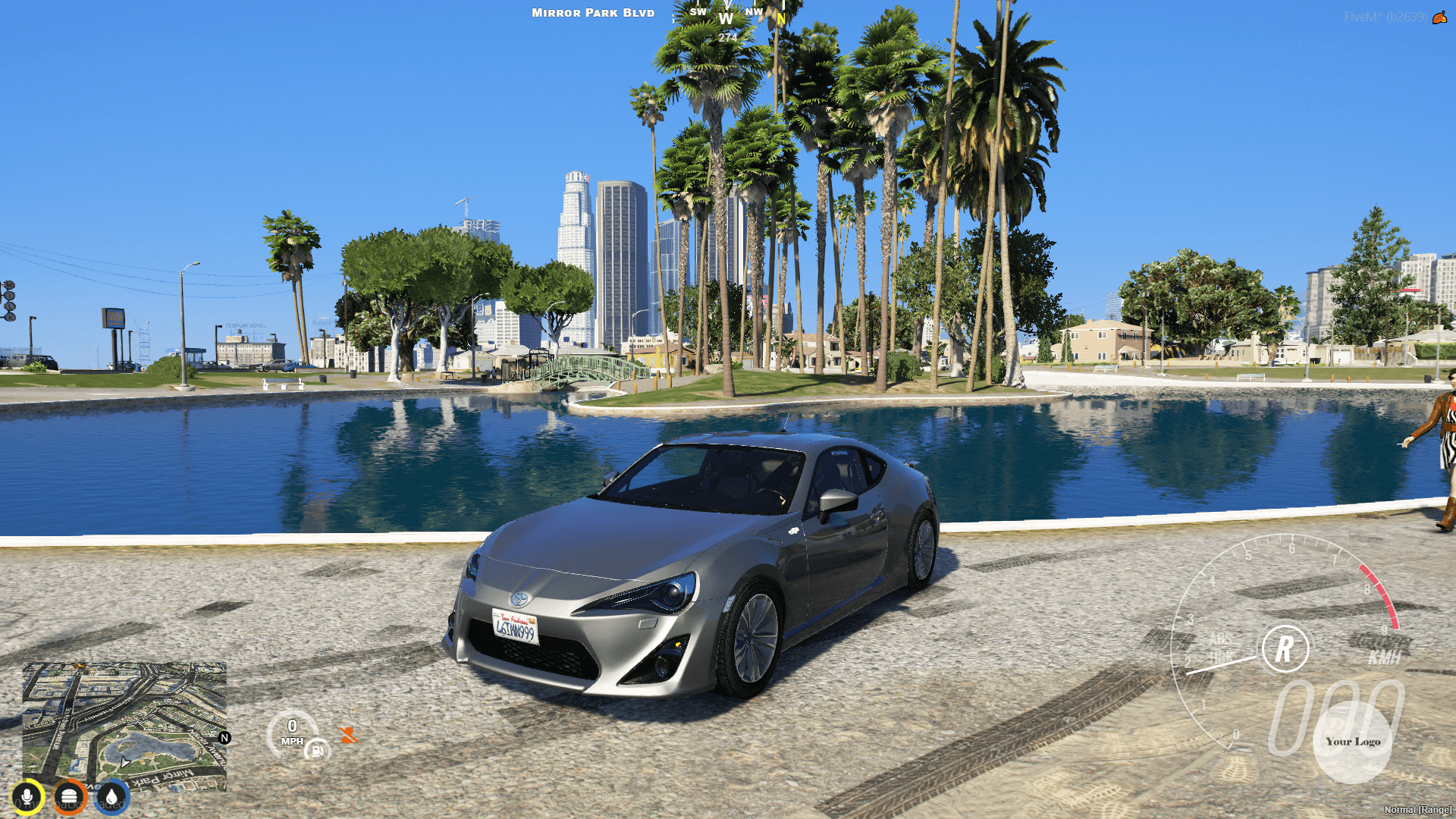Click the ABS indicator inside the tachometer

coord(1220,639)
